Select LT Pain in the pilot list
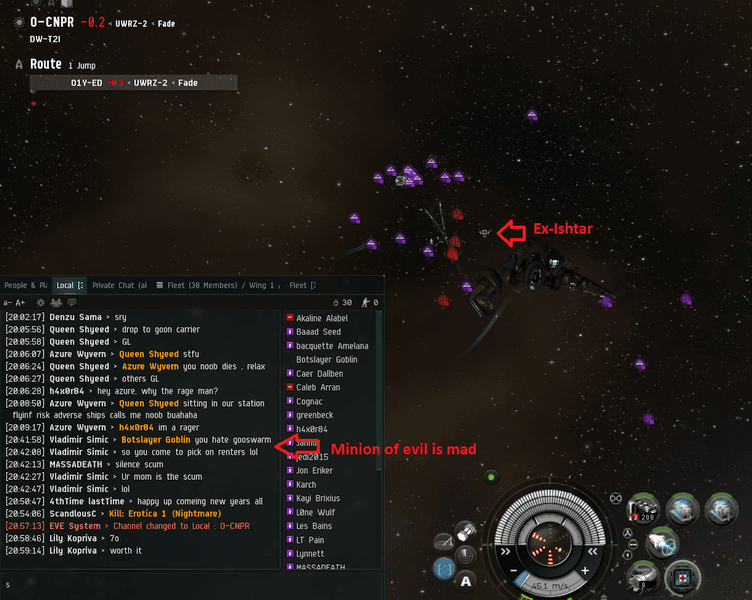 click(x=313, y=540)
